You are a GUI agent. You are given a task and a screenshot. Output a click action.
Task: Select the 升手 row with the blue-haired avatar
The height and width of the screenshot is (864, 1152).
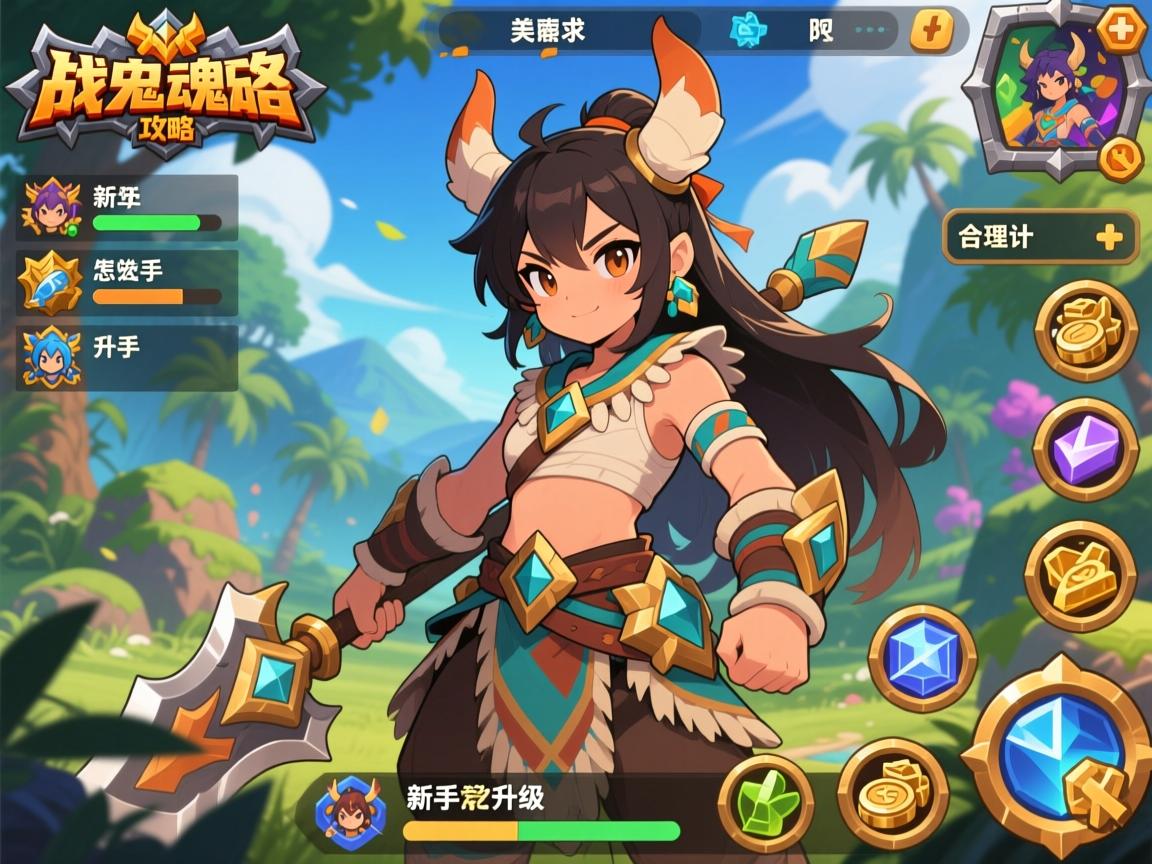point(127,357)
